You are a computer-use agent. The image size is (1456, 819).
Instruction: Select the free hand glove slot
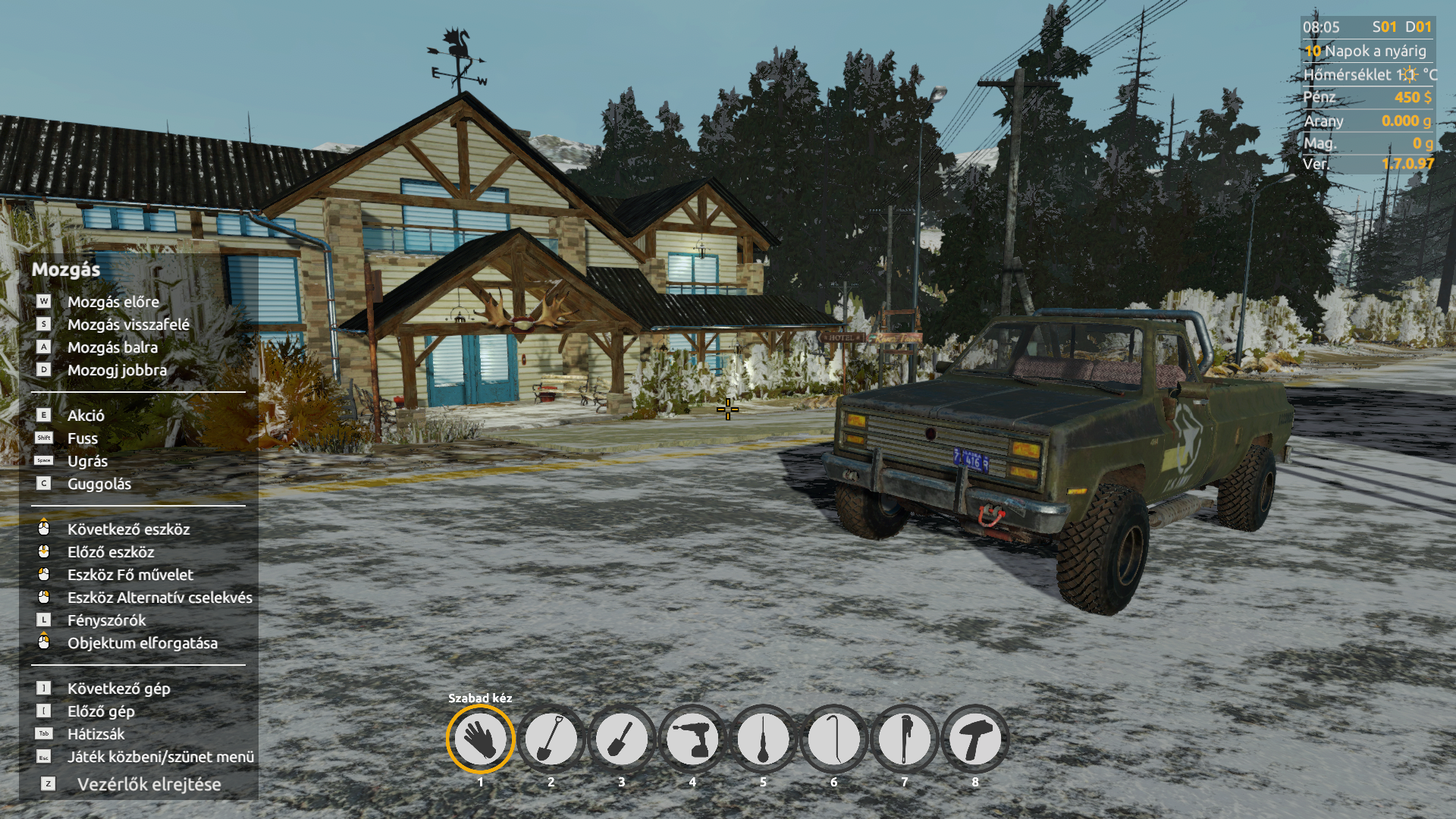(x=480, y=739)
